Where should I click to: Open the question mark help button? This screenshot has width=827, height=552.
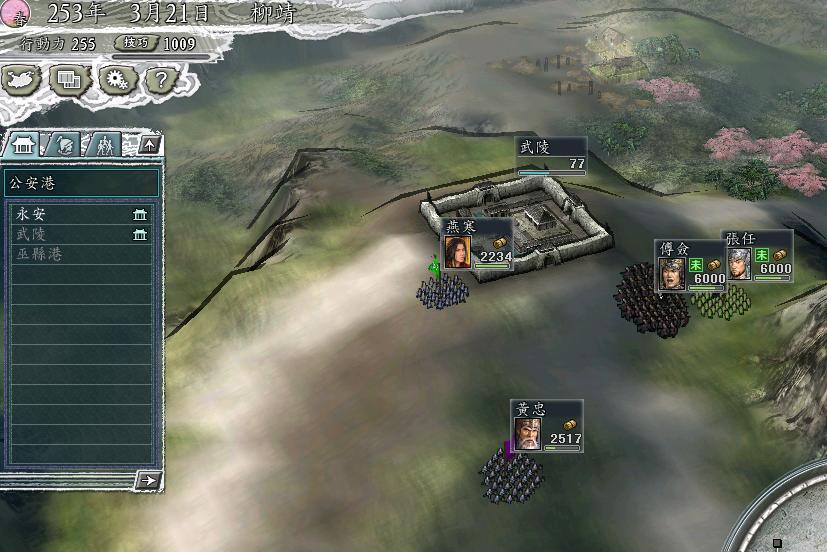pyautogui.click(x=160, y=79)
